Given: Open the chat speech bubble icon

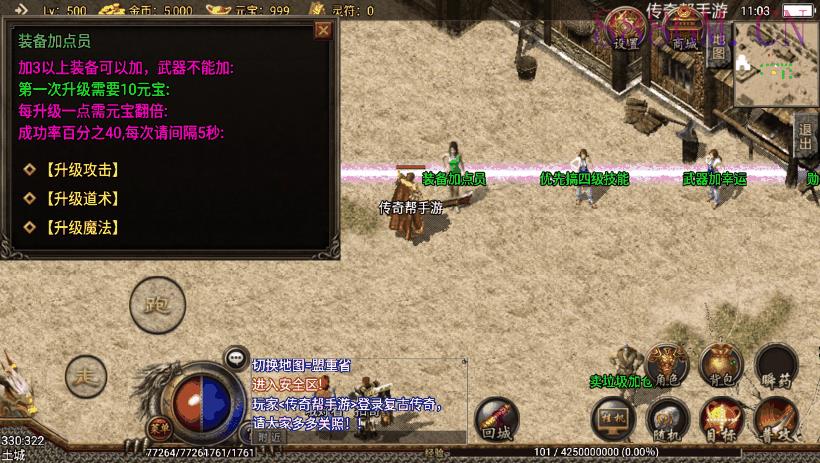Looking at the screenshot, I should [237, 357].
